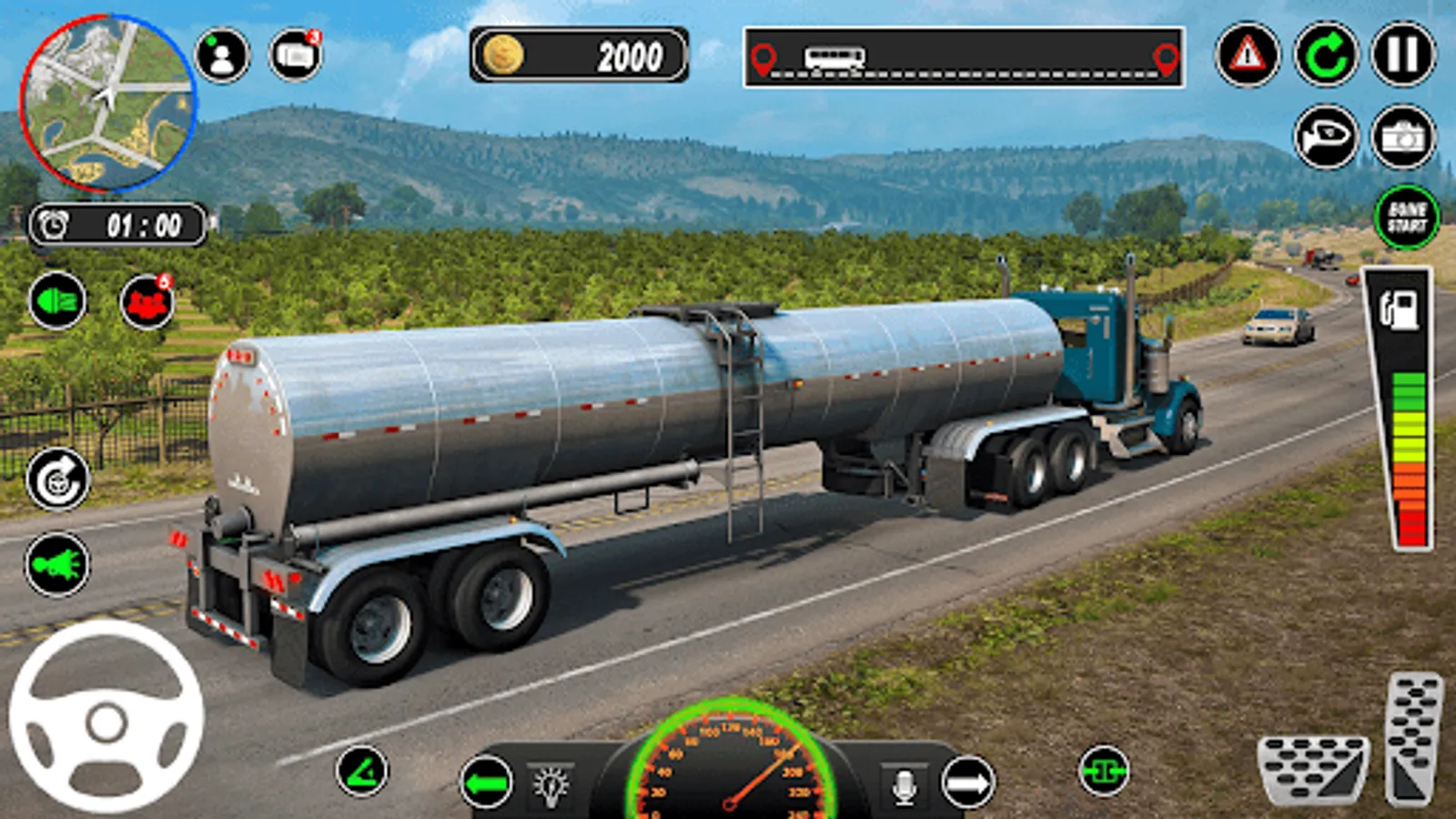
Task: Open the player profile icon
Action: [x=221, y=56]
